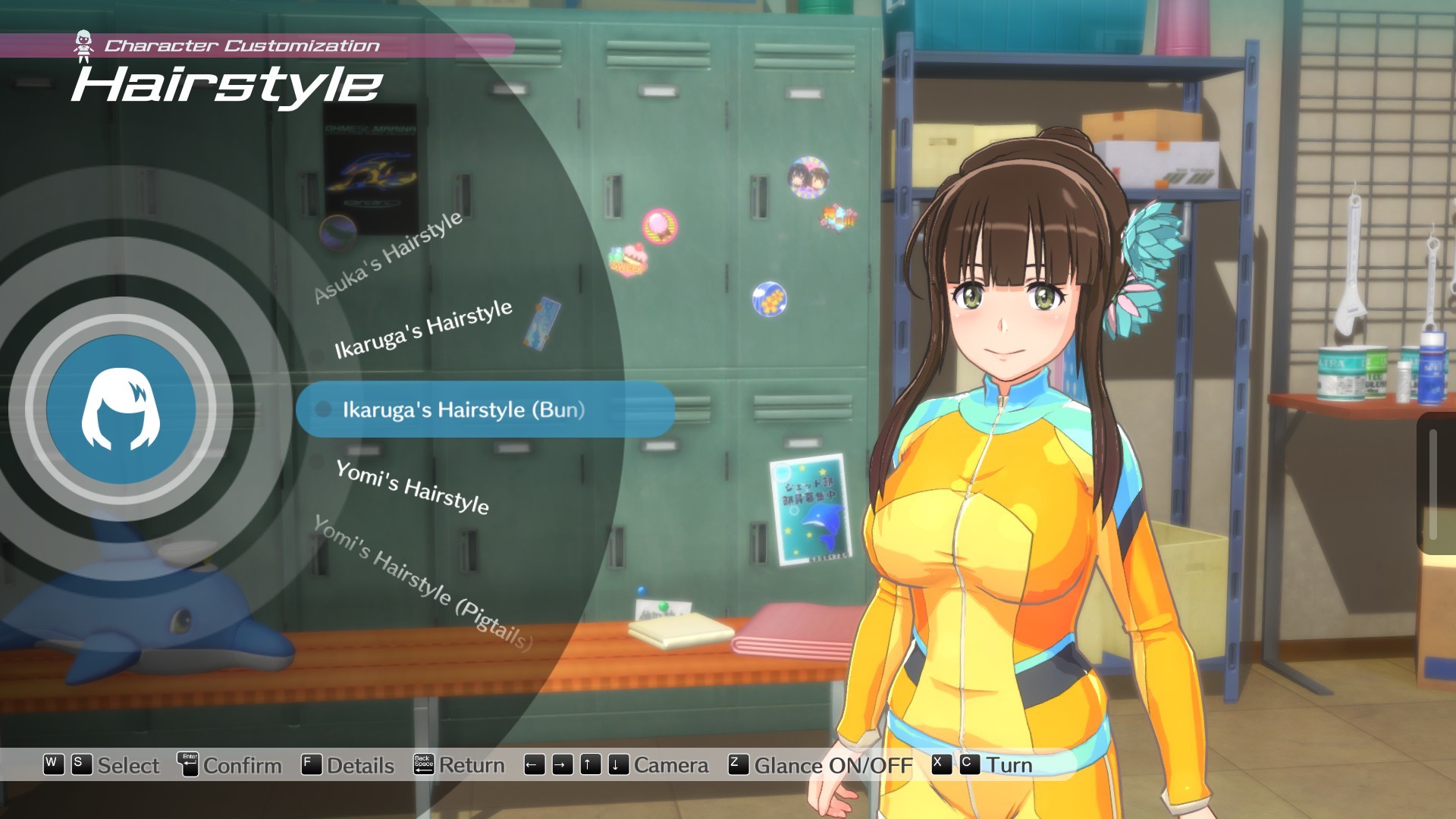Viewport: 1456px width, 819px height.
Task: Click the chibi character icon beside Character Customization
Action: [85, 43]
